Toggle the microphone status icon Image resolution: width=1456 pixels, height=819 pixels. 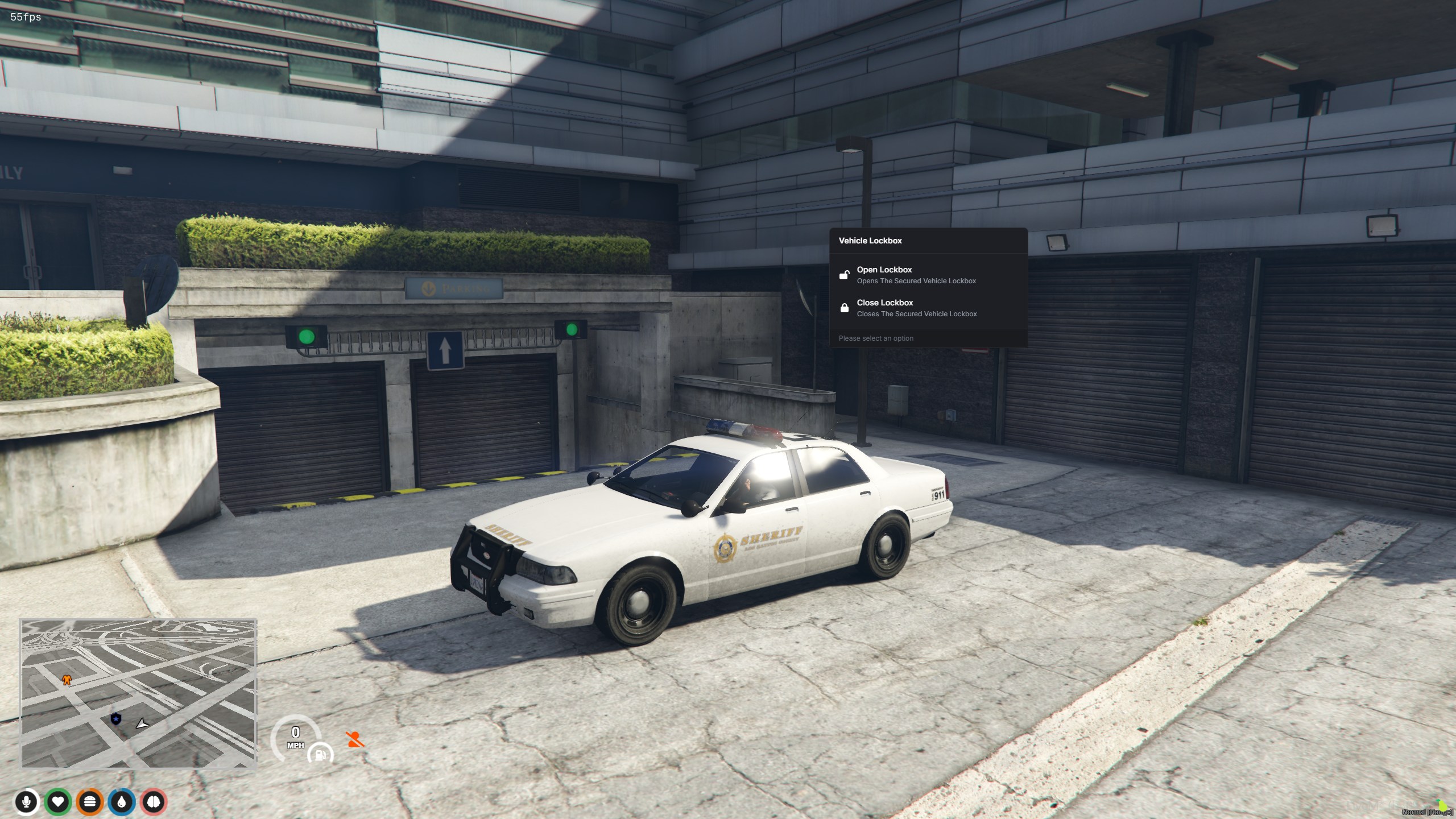26,802
